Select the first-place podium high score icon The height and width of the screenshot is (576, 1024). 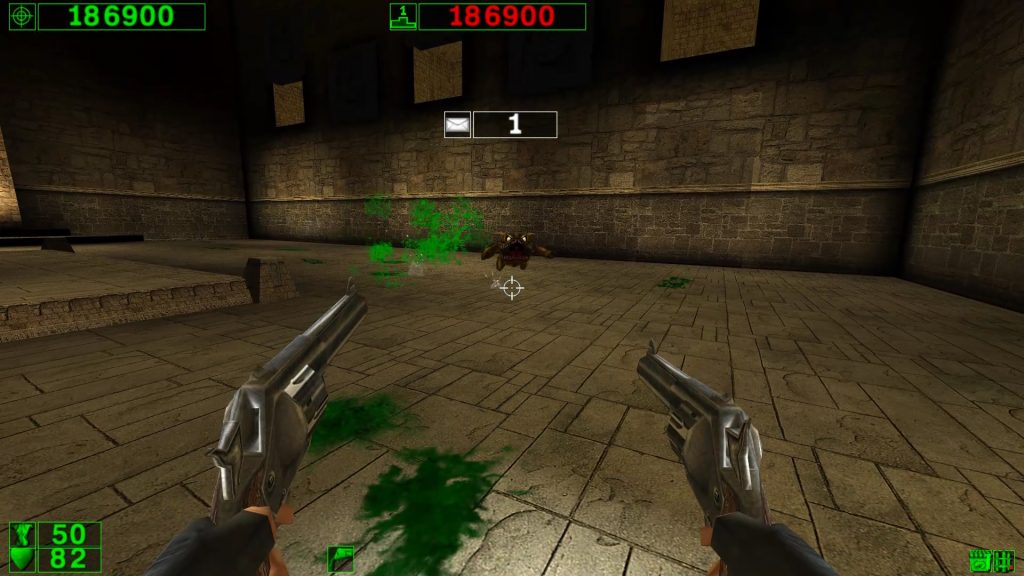[x=402, y=16]
